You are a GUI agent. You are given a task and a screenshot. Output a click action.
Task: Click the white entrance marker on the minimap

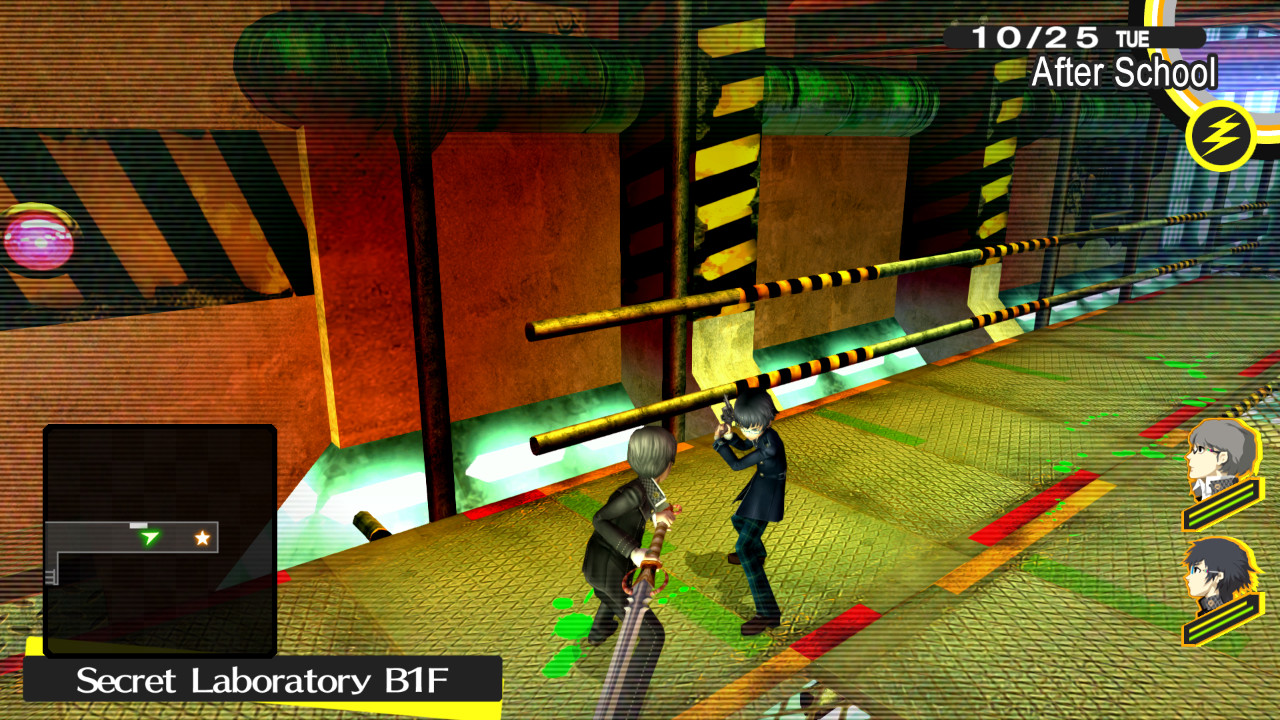(138, 525)
